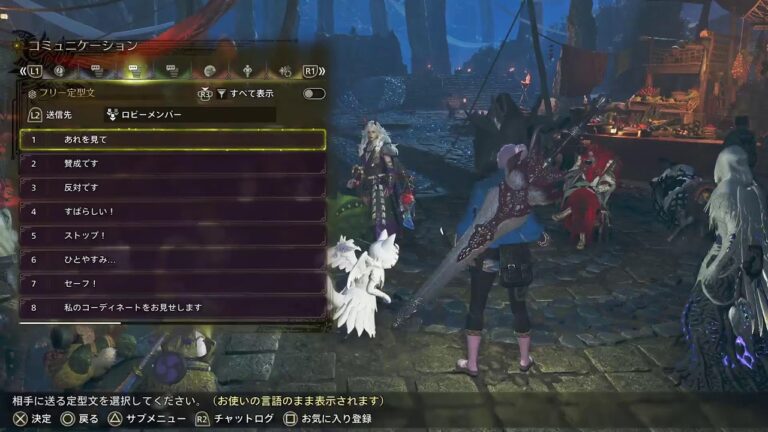Choose 私のコーディネートをお見せします phrase
The height and width of the screenshot is (432, 768).
pyautogui.click(x=172, y=308)
